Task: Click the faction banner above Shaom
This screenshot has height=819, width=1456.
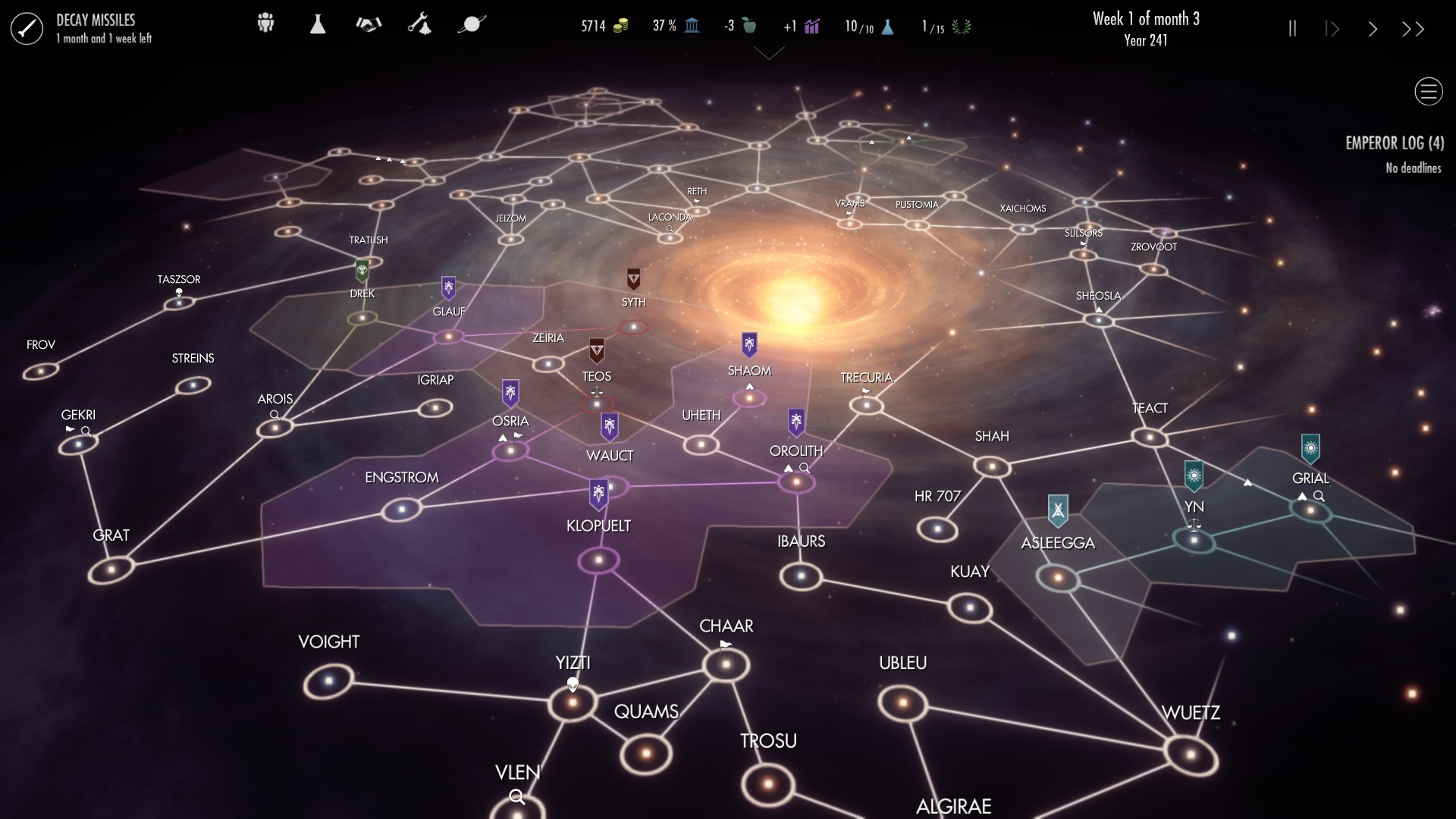Action: [750, 346]
